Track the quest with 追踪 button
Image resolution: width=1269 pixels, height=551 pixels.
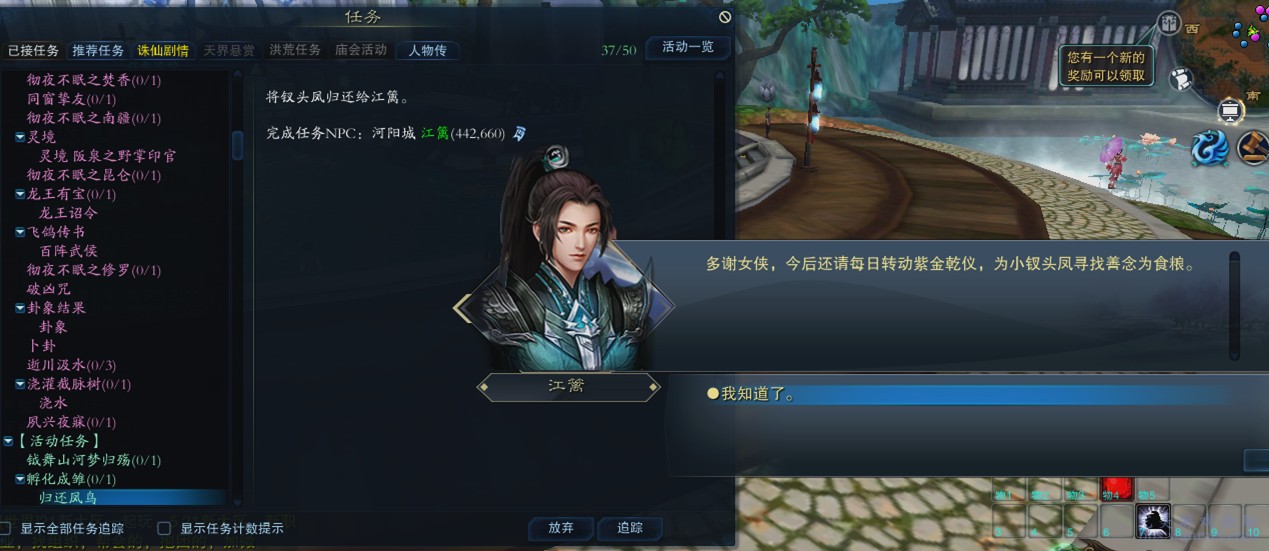(630, 528)
